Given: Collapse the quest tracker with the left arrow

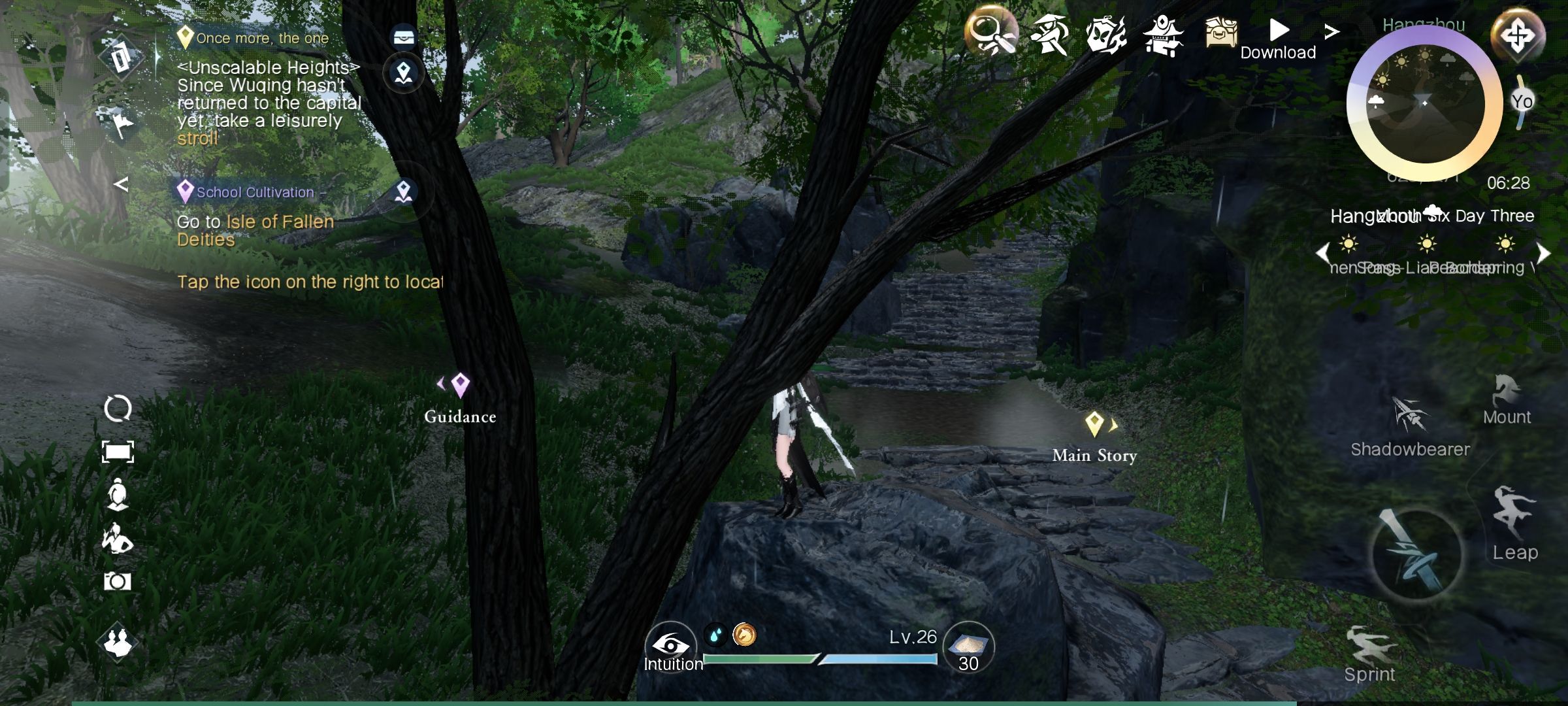Looking at the screenshot, I should (x=121, y=184).
